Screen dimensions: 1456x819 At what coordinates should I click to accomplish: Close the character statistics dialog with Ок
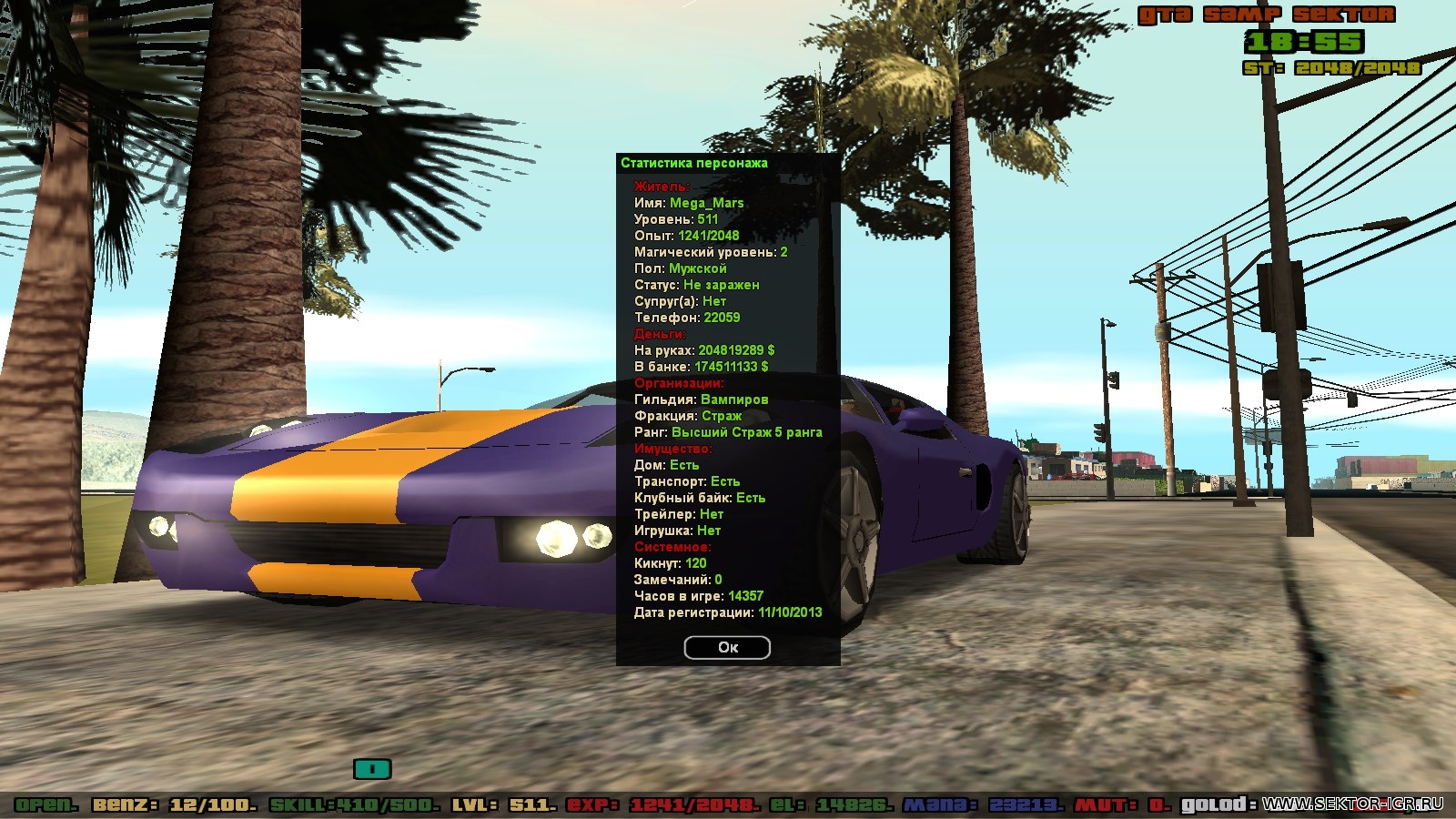pos(727,647)
